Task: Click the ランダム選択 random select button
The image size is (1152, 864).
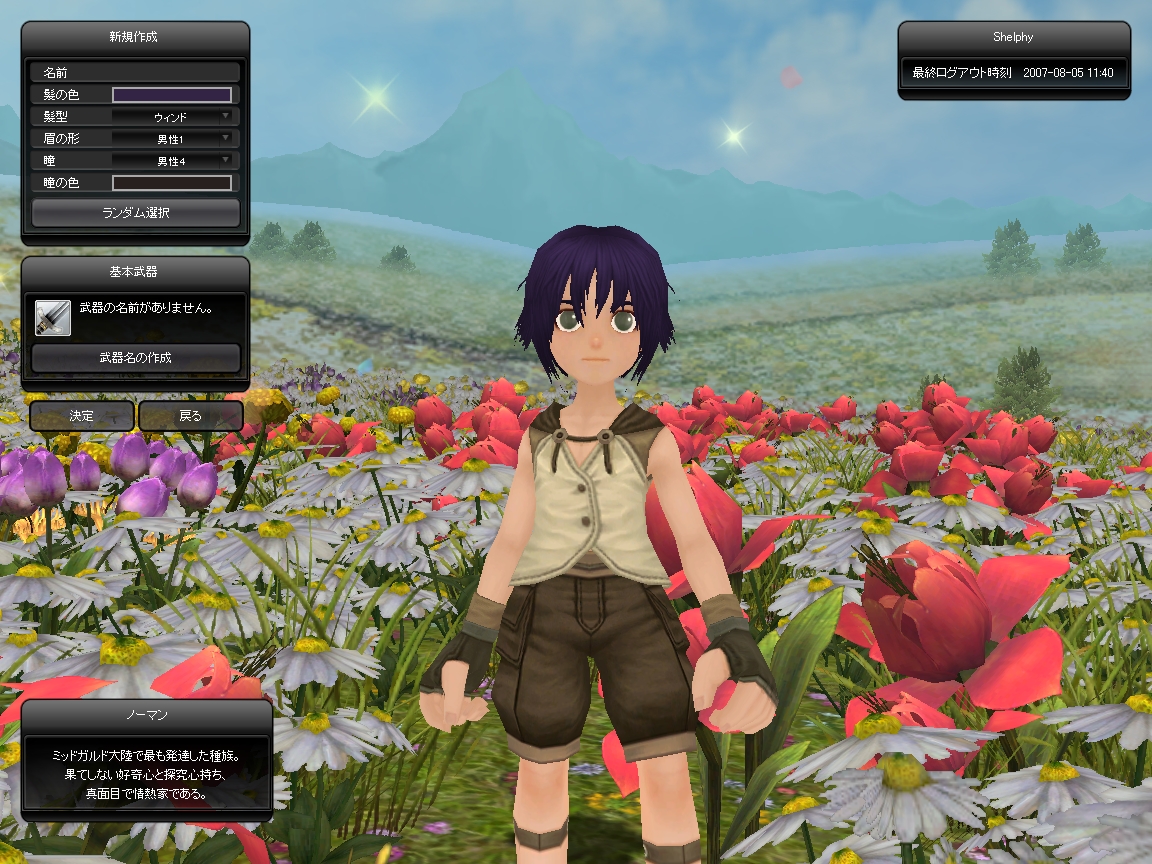Action: (x=135, y=212)
